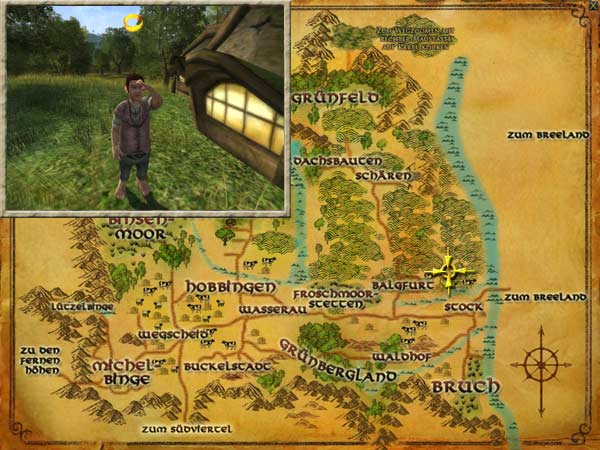Viewport: 600px width, 450px height.
Task: Choose the Waldhof location label
Action: [x=399, y=356]
